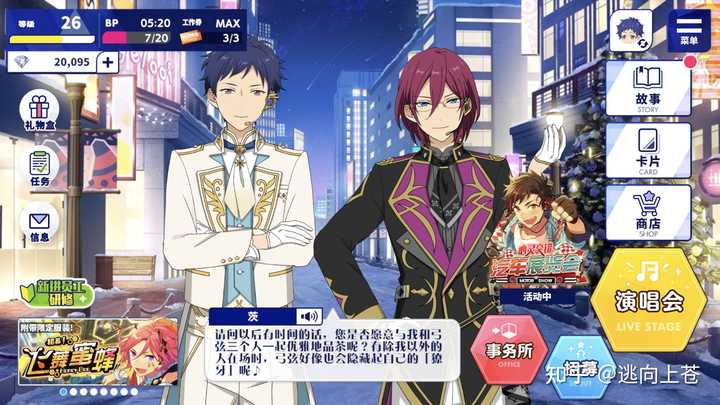Enter the 商店 shop
The height and width of the screenshot is (405, 720).
pos(647,212)
